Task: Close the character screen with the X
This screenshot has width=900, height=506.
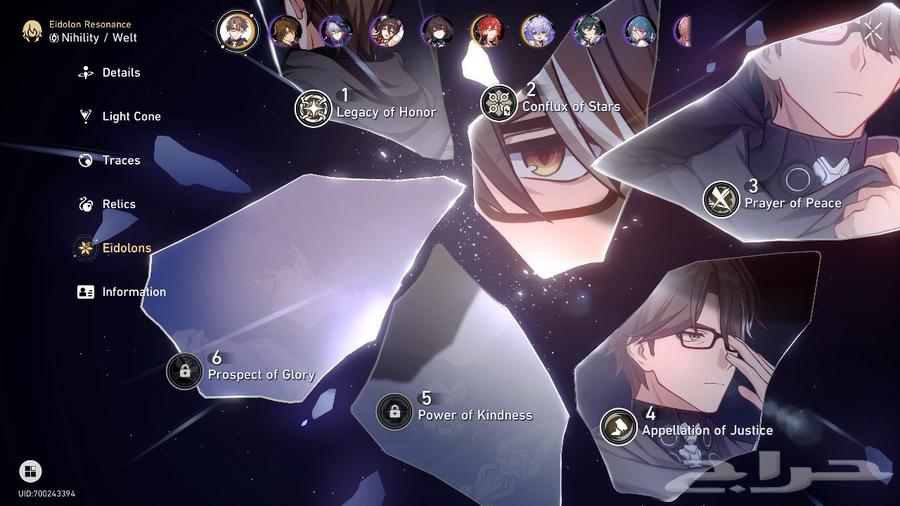Action: (x=873, y=30)
